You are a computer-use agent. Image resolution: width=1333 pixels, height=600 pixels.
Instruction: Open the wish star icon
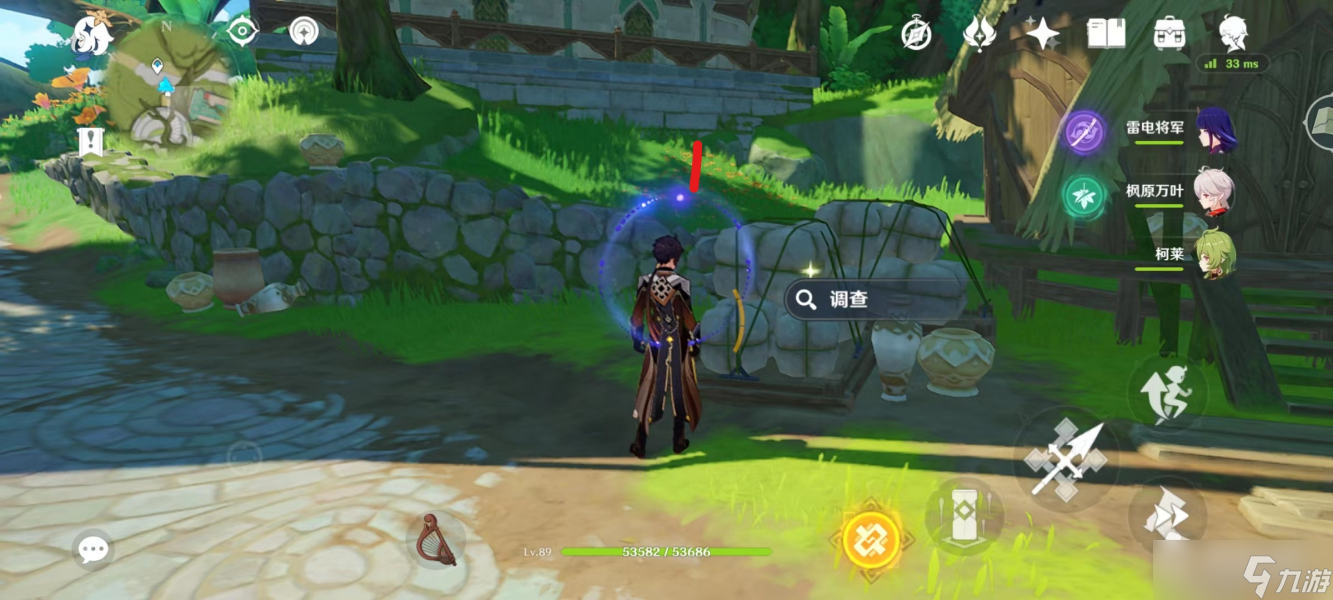pos(1042,35)
